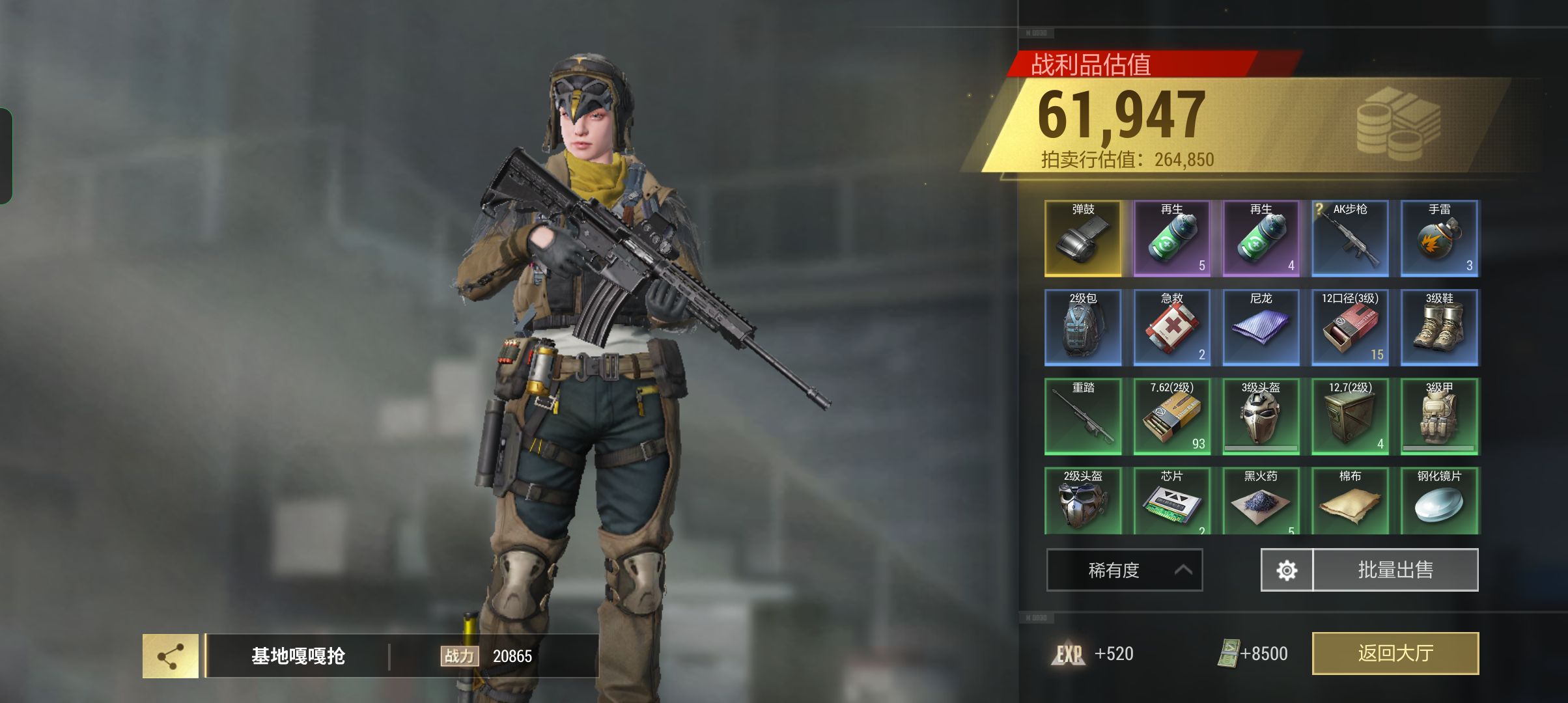Tap the share icon button
This screenshot has height=703, width=1568.
pos(171,656)
